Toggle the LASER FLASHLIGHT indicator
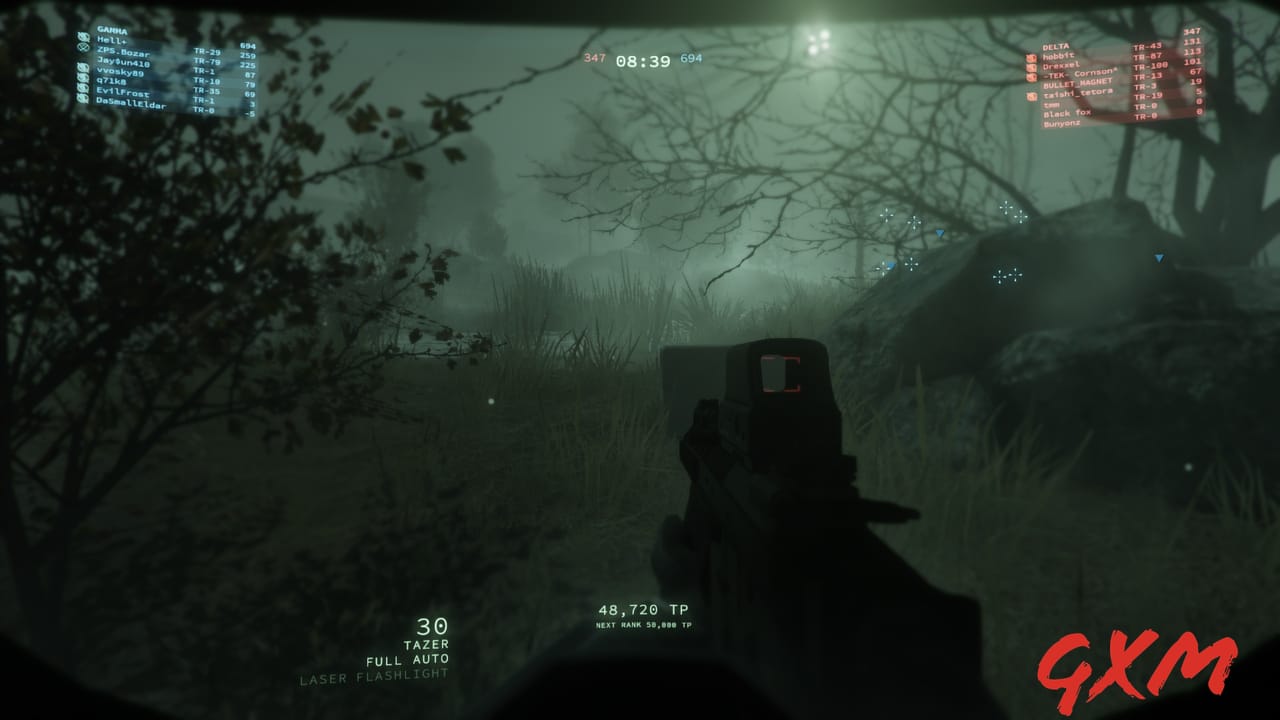 (371, 677)
